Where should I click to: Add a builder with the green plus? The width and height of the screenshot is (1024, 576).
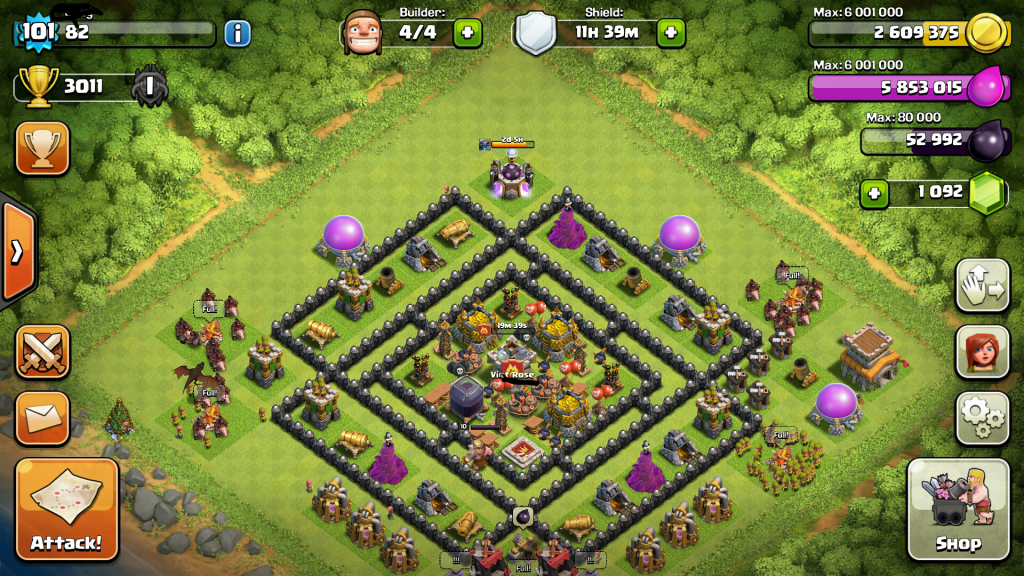(x=467, y=33)
